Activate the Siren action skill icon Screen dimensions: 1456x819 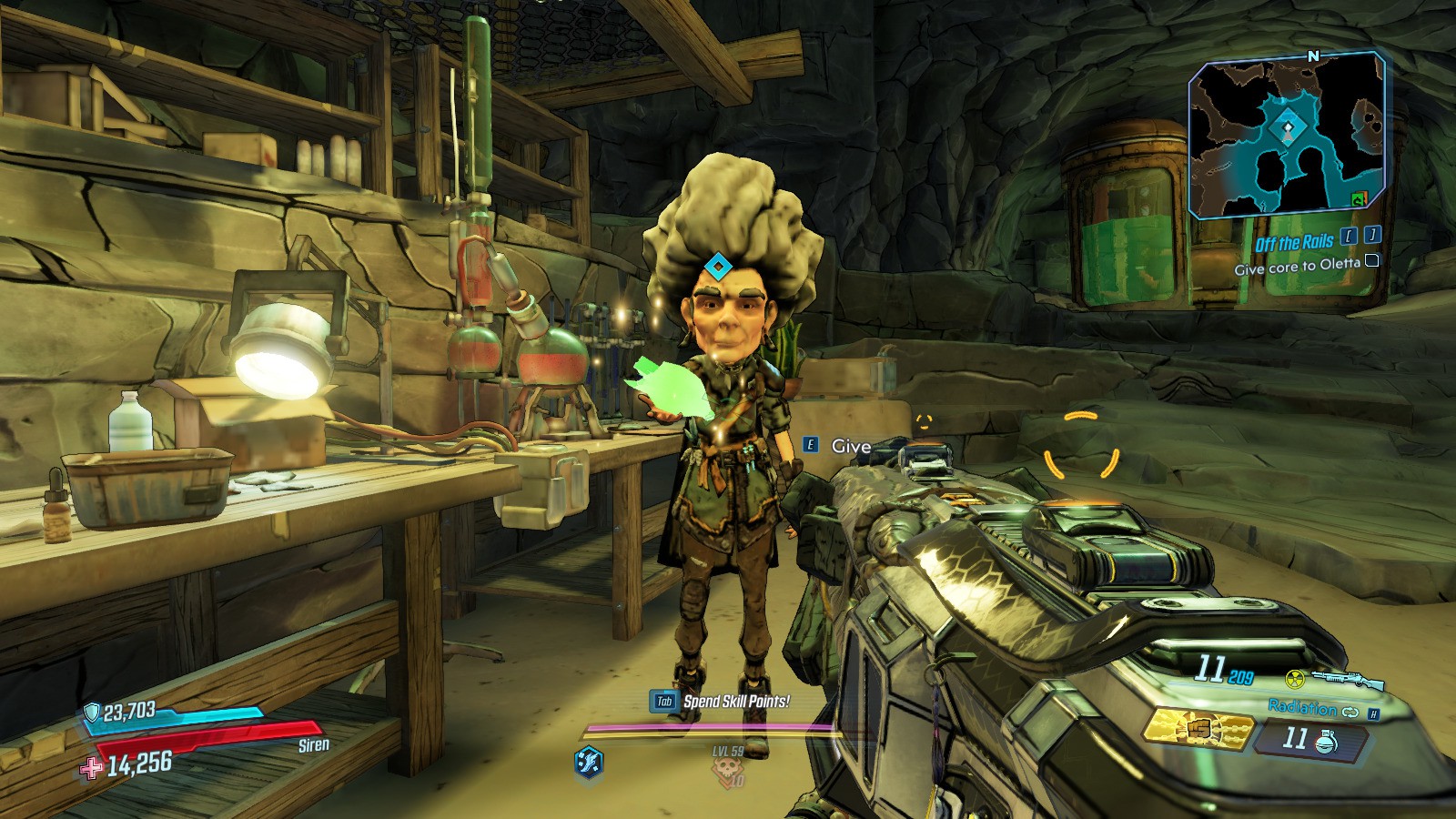[589, 761]
